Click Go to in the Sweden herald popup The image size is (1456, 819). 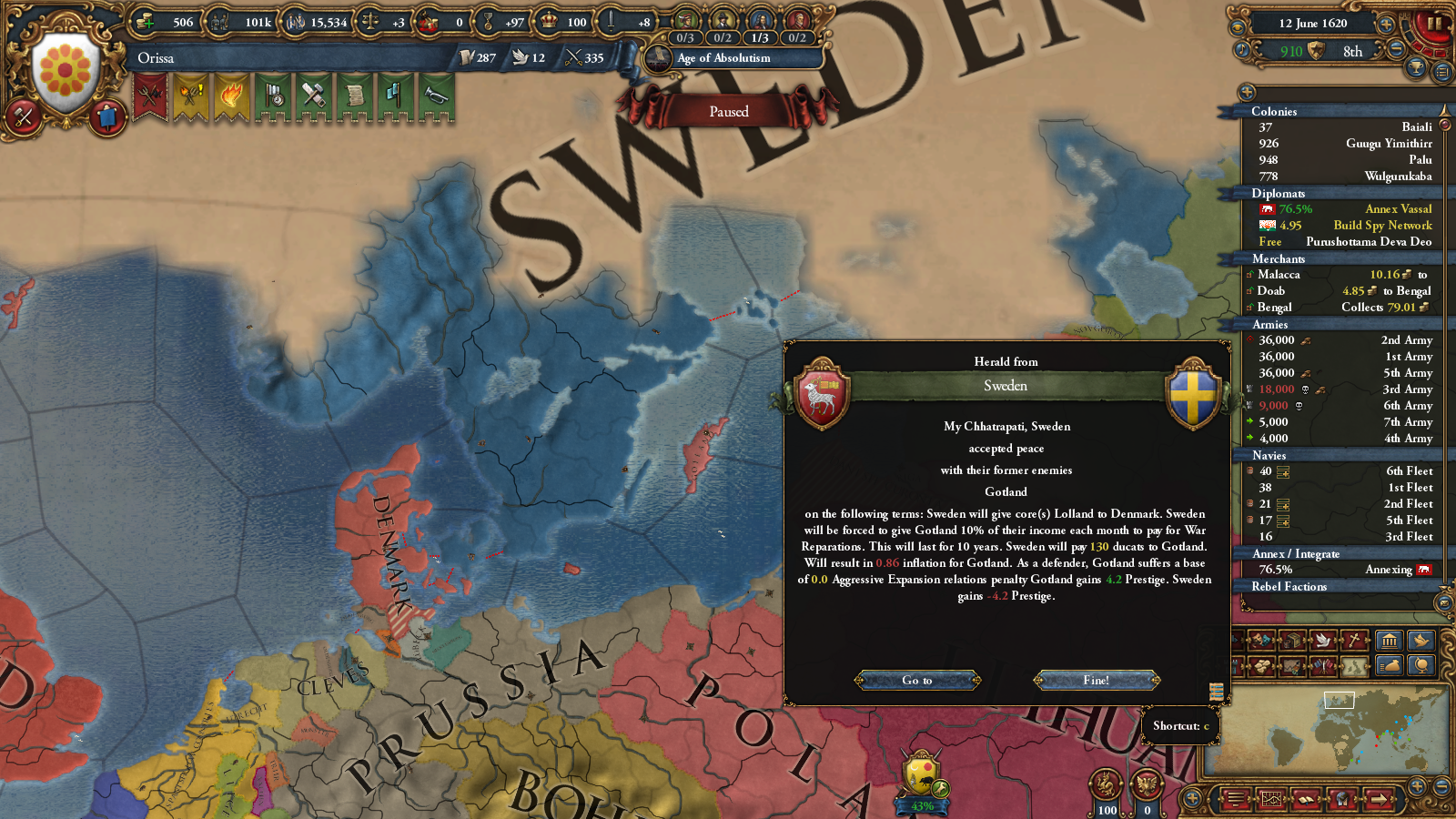[x=917, y=680]
